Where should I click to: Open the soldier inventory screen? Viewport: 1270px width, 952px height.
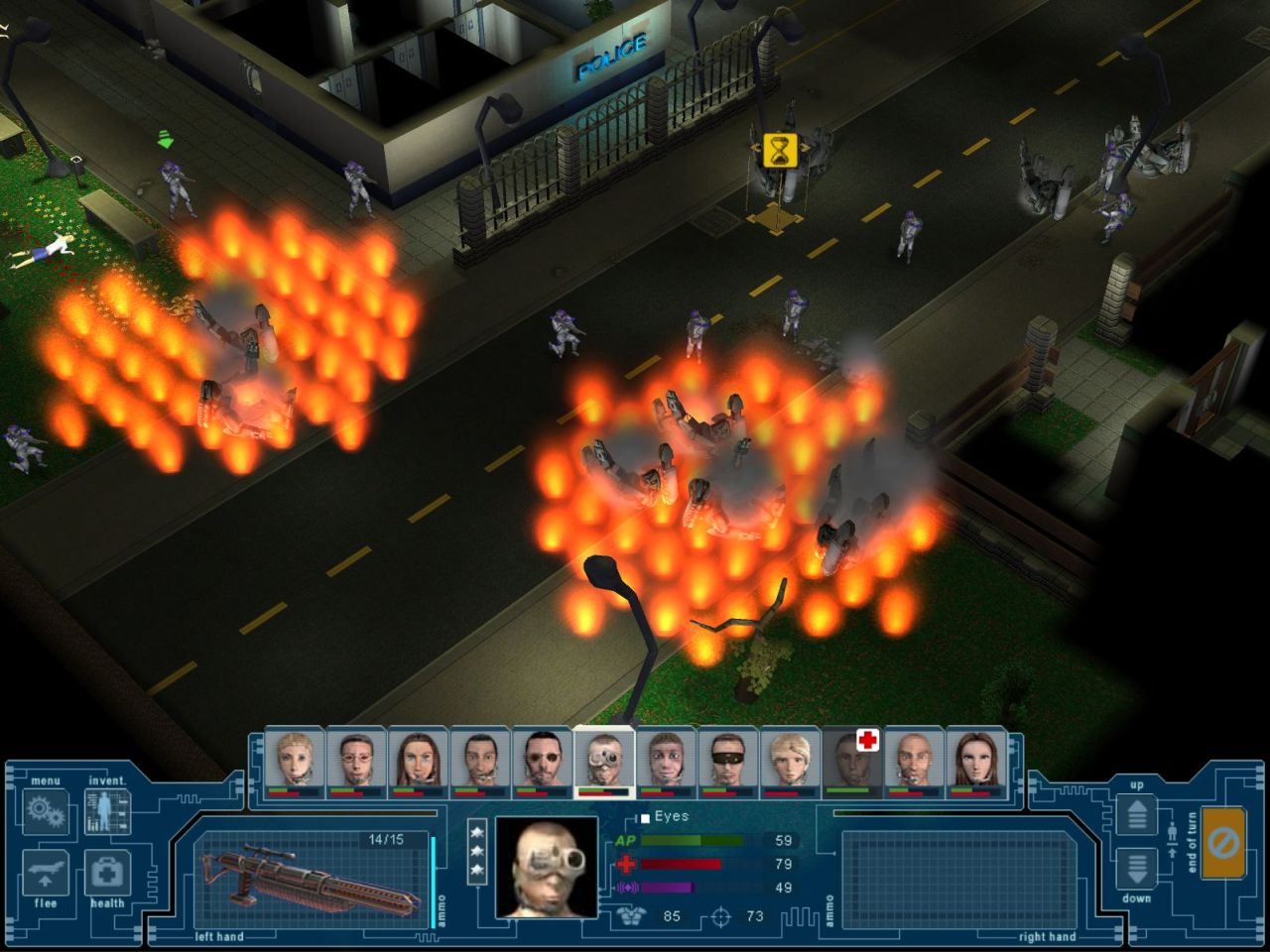107,811
